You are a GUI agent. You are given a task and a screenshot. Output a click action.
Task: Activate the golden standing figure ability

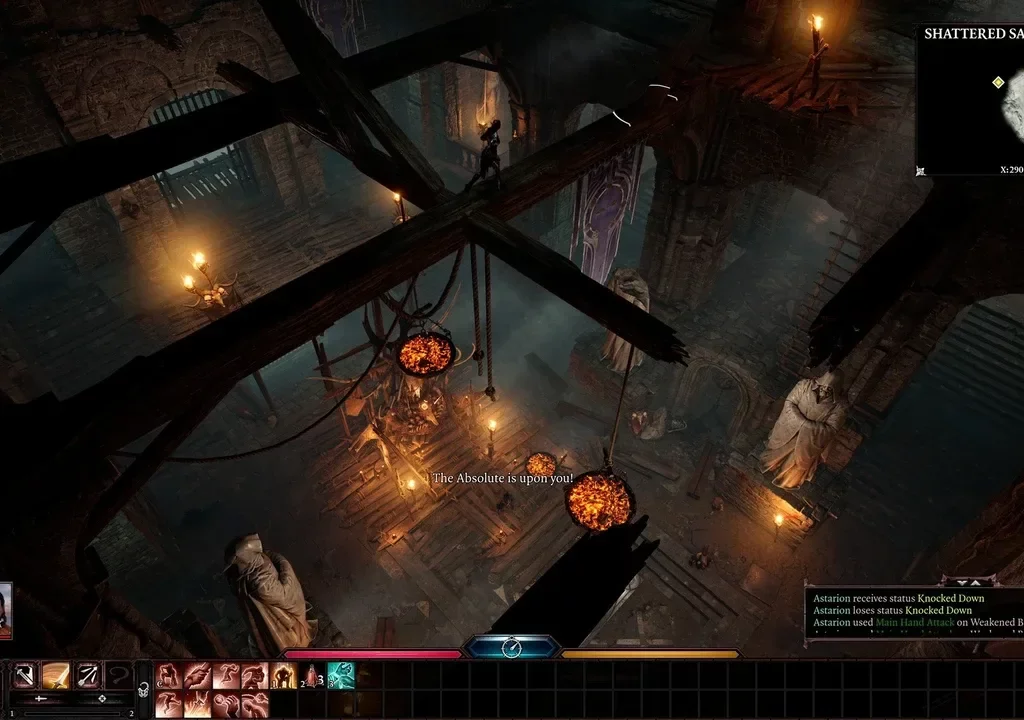point(283,676)
